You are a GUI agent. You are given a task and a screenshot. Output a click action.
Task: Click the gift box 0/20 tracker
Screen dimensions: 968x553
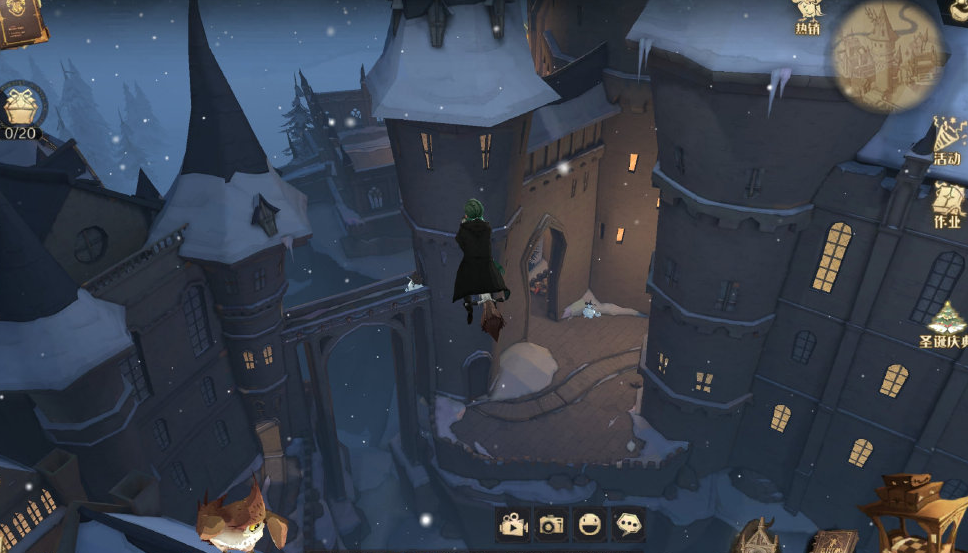[x=20, y=110]
